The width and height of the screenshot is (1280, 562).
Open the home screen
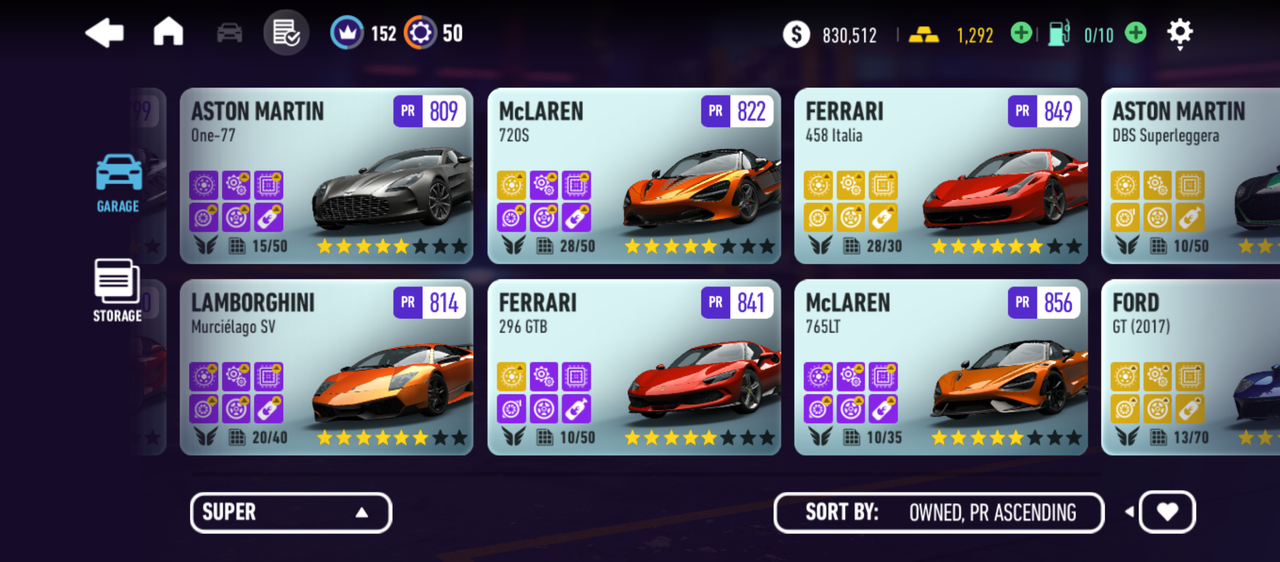(168, 33)
